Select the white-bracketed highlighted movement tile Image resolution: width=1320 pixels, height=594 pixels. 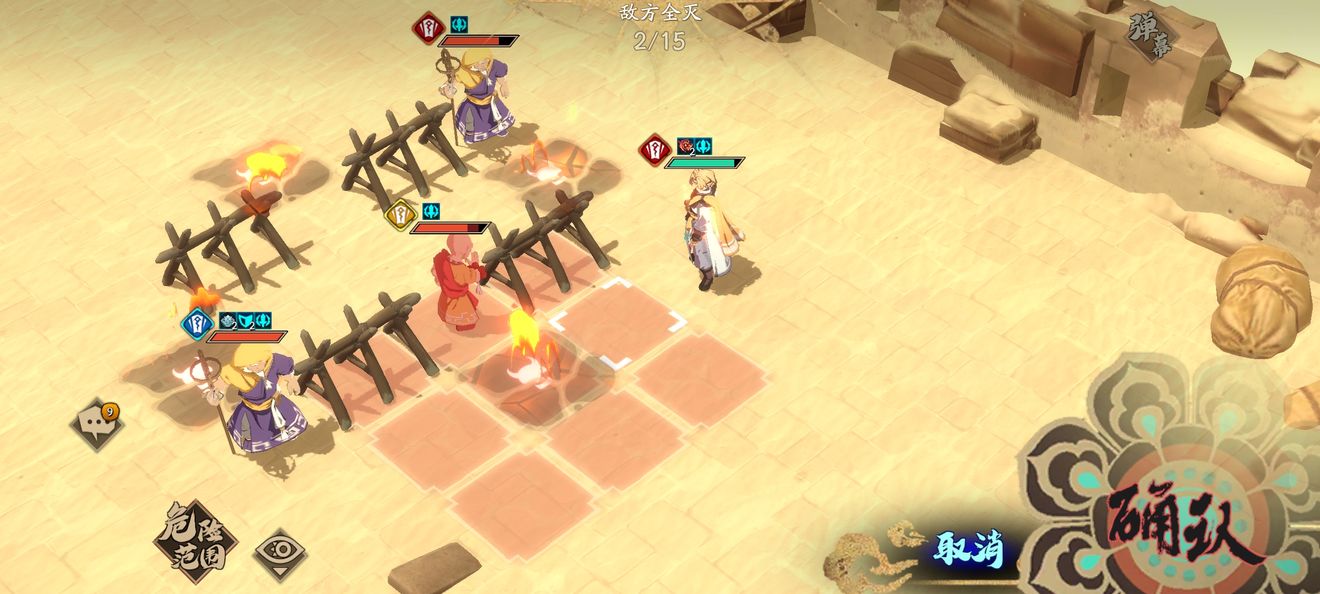click(618, 321)
